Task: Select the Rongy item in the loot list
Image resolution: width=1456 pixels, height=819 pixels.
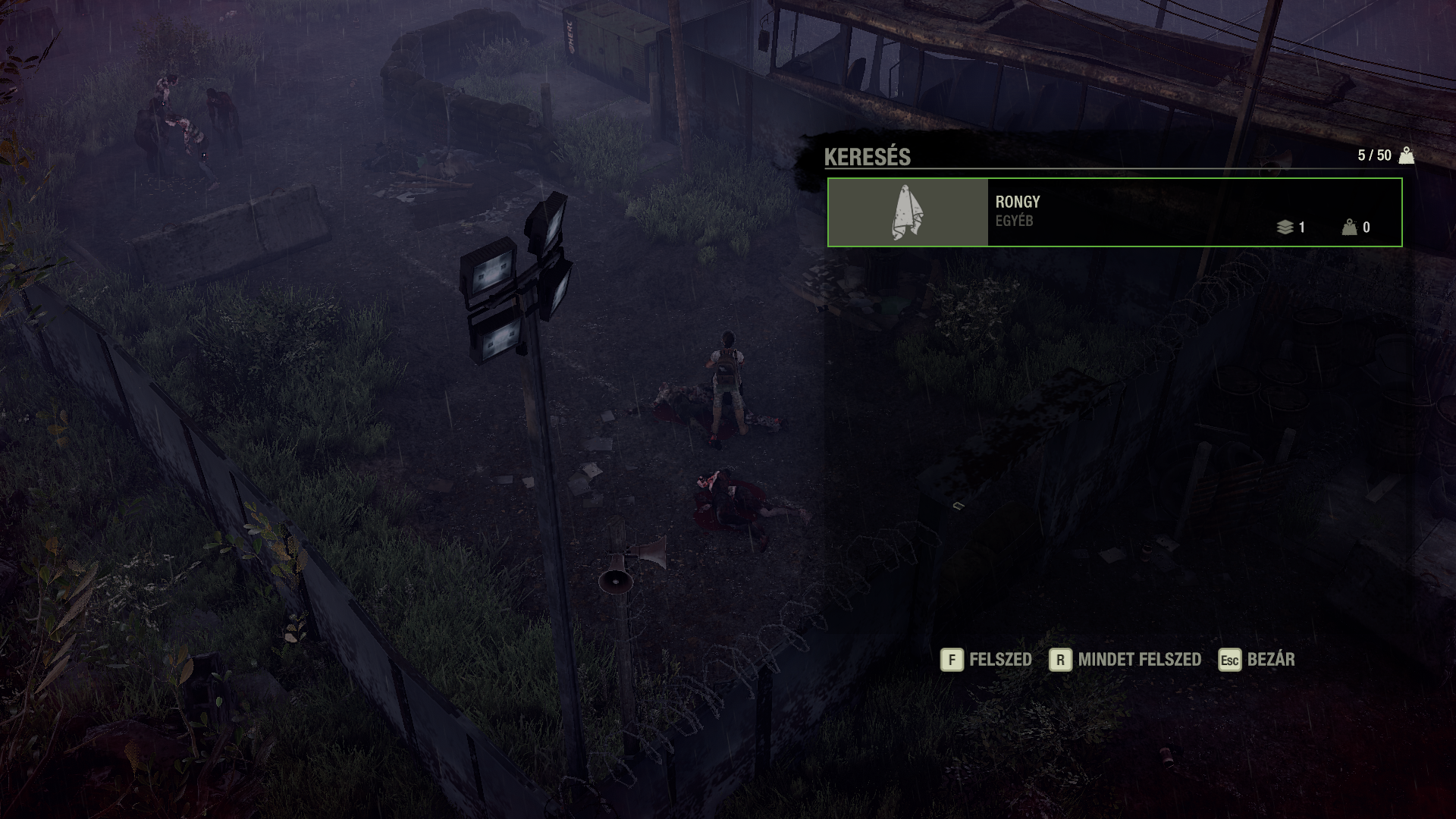Action: pos(1114,212)
